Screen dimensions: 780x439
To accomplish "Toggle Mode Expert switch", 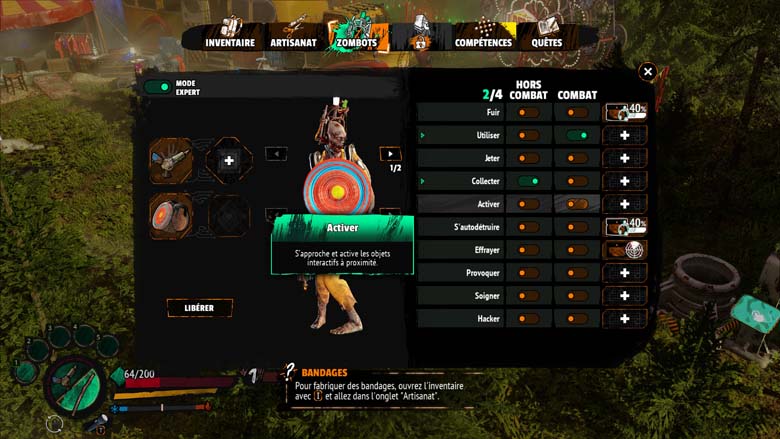I will pos(157,87).
